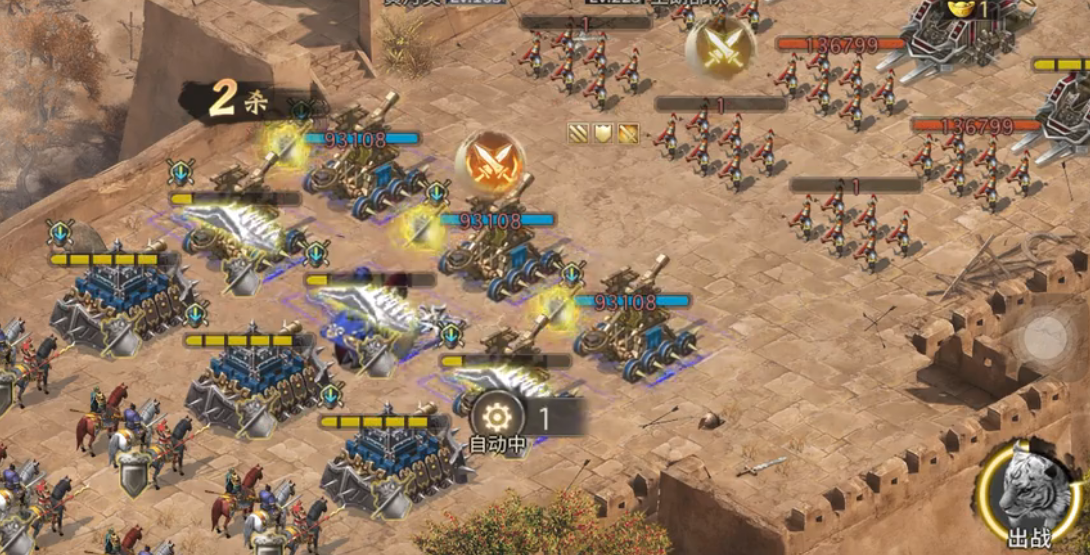Tap the orange crossed-swords attack icon

point(489,163)
